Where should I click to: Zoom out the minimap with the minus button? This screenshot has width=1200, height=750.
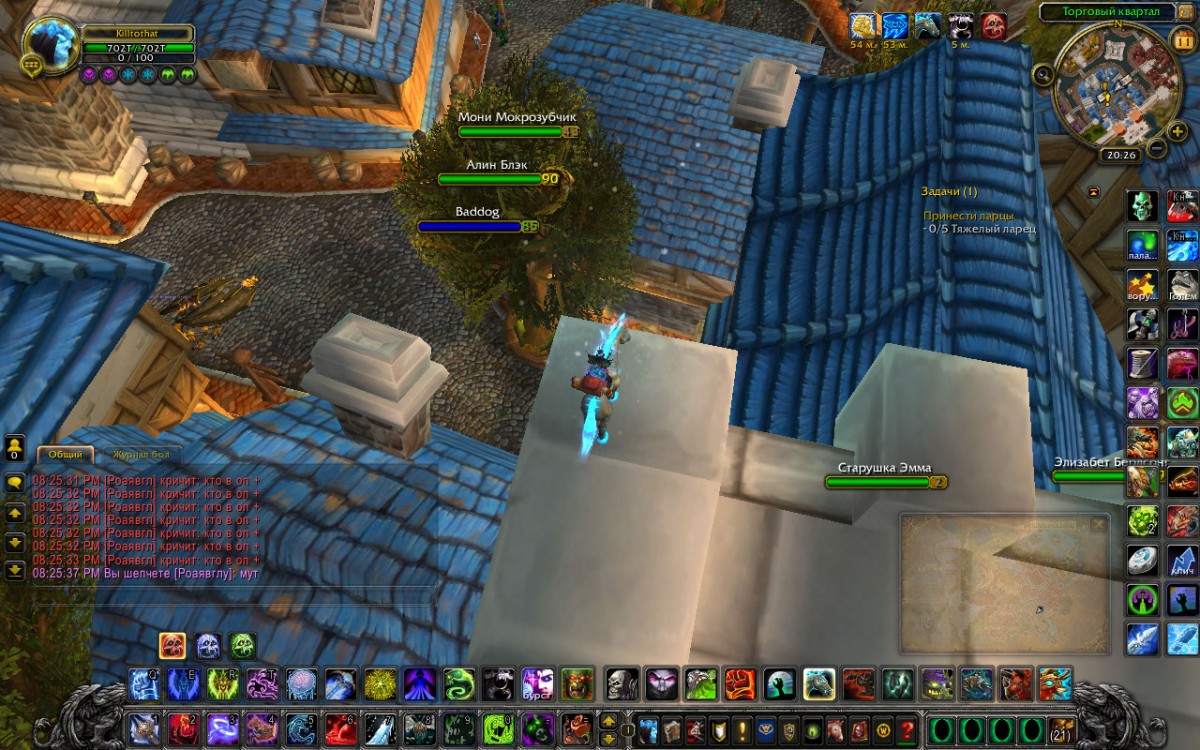(1157, 148)
